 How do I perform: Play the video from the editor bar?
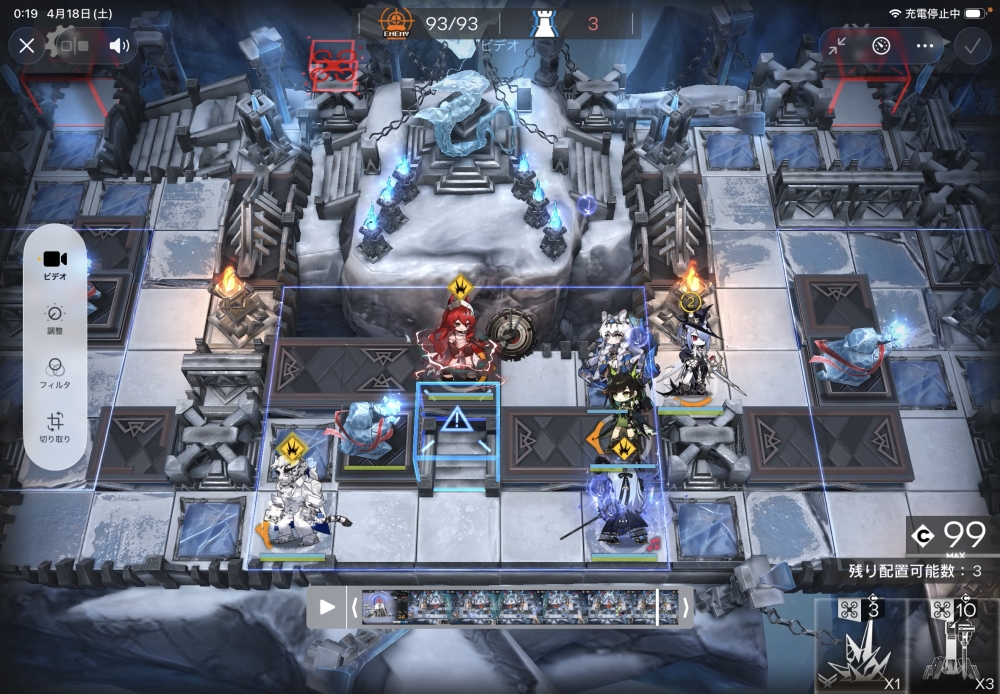(327, 606)
